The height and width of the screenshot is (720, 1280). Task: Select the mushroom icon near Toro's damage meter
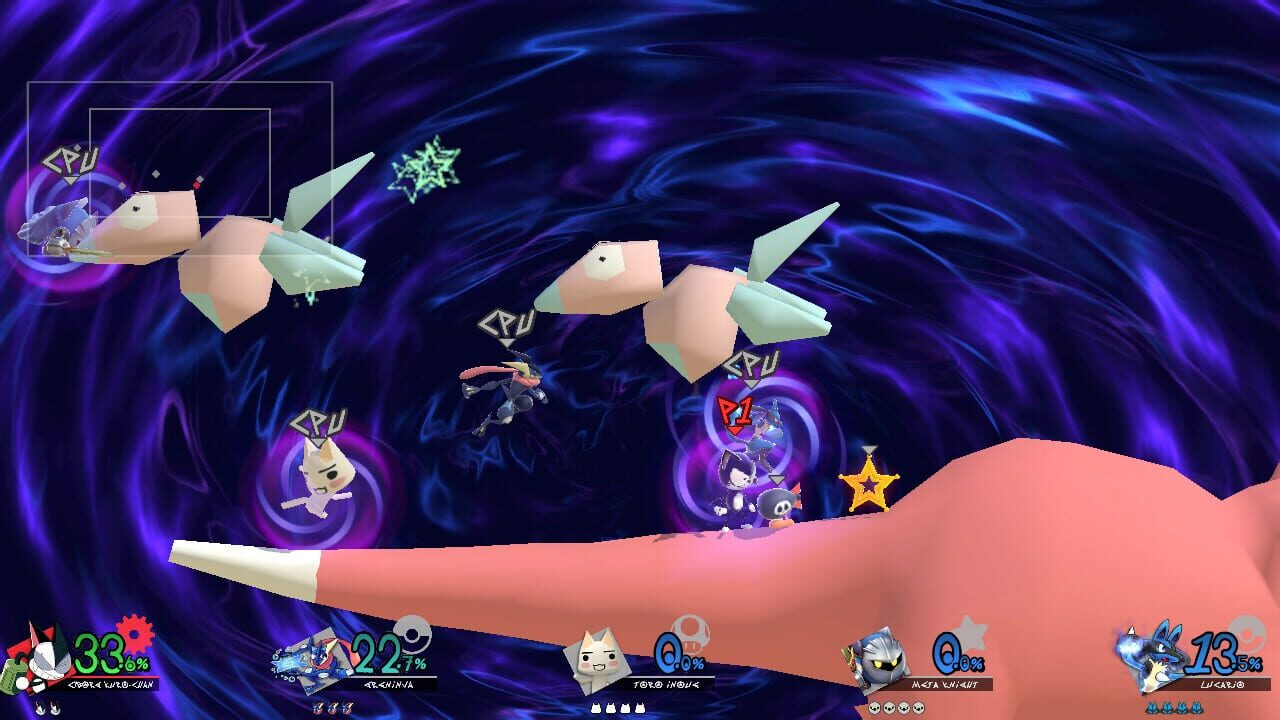click(x=690, y=633)
